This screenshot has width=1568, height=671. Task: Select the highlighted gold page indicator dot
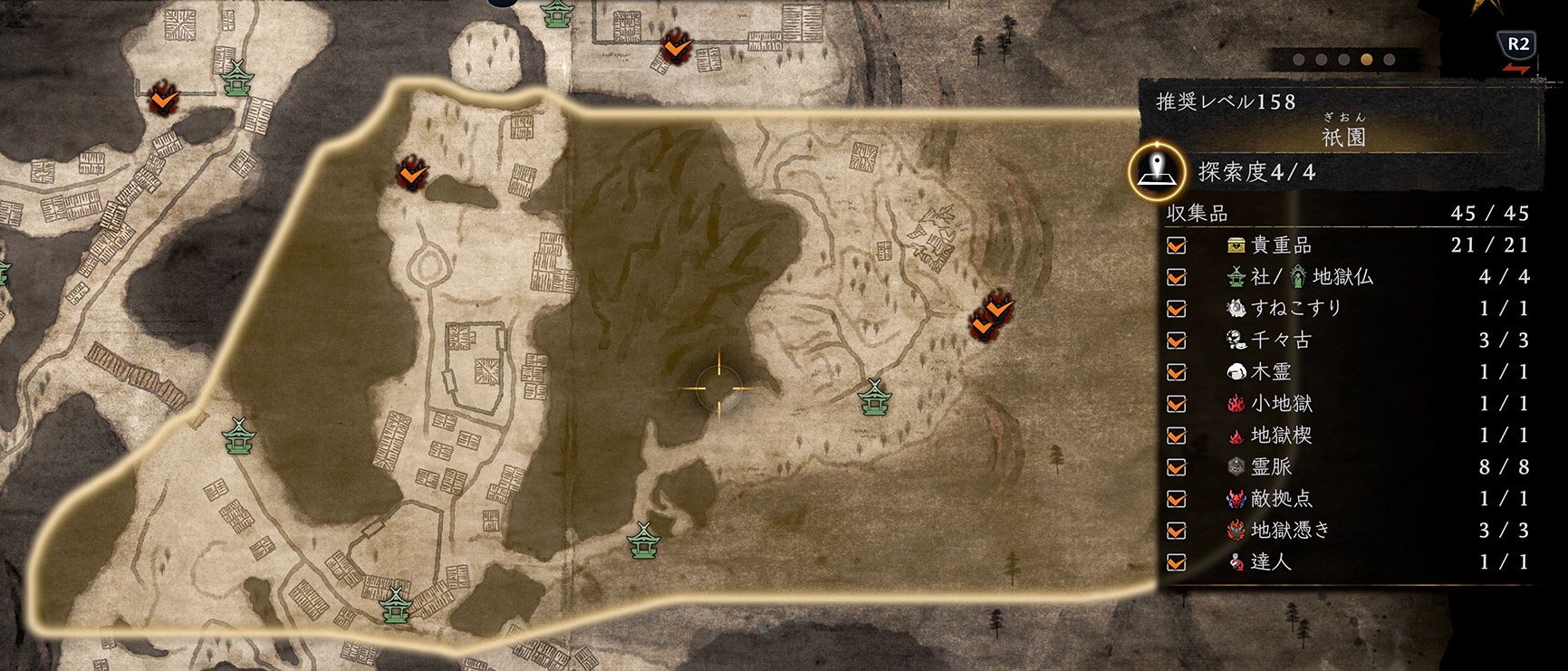1366,60
